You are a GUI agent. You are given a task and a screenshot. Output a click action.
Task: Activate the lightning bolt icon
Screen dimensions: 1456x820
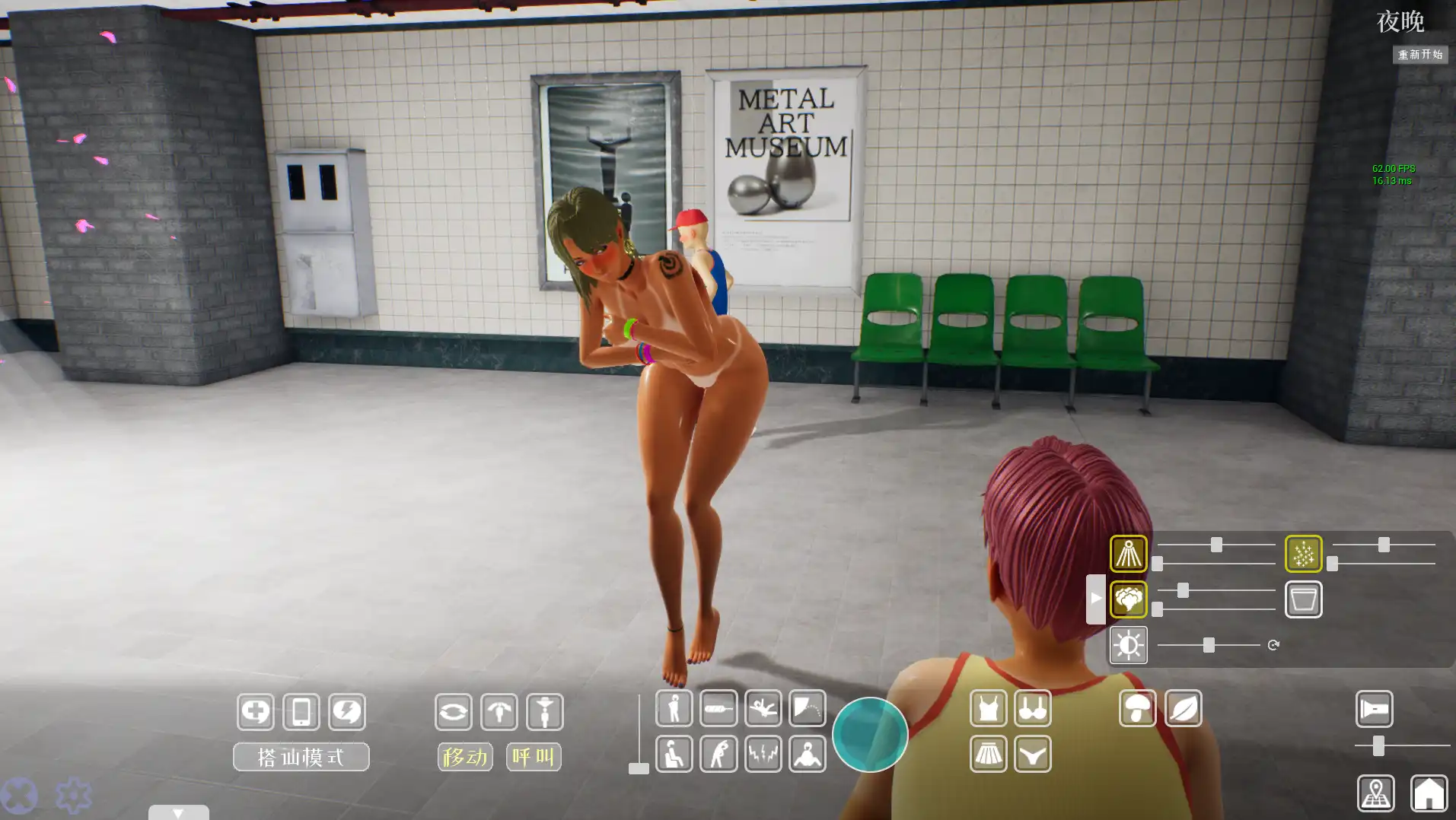point(347,712)
